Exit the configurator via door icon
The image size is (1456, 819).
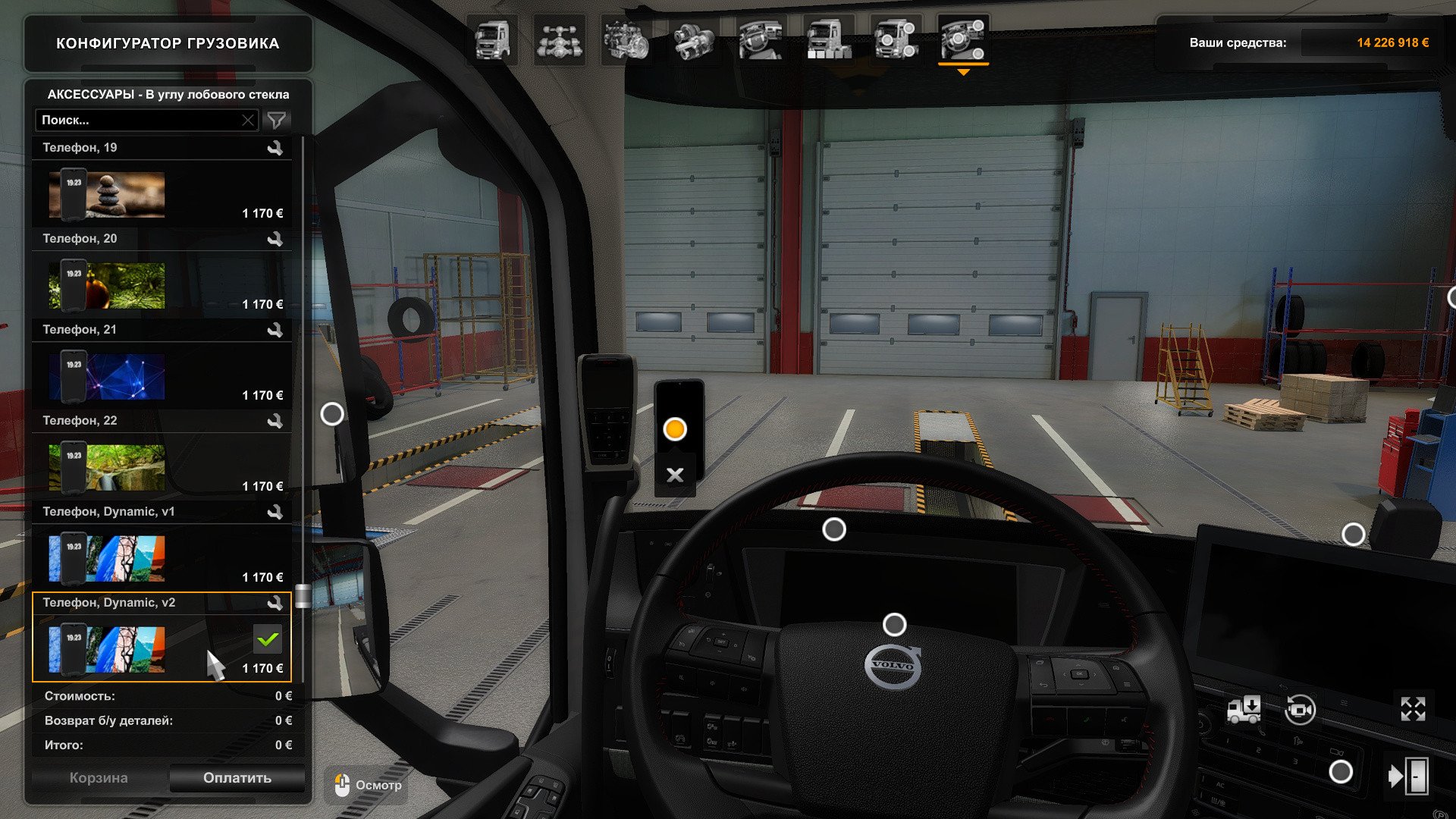point(1408,776)
